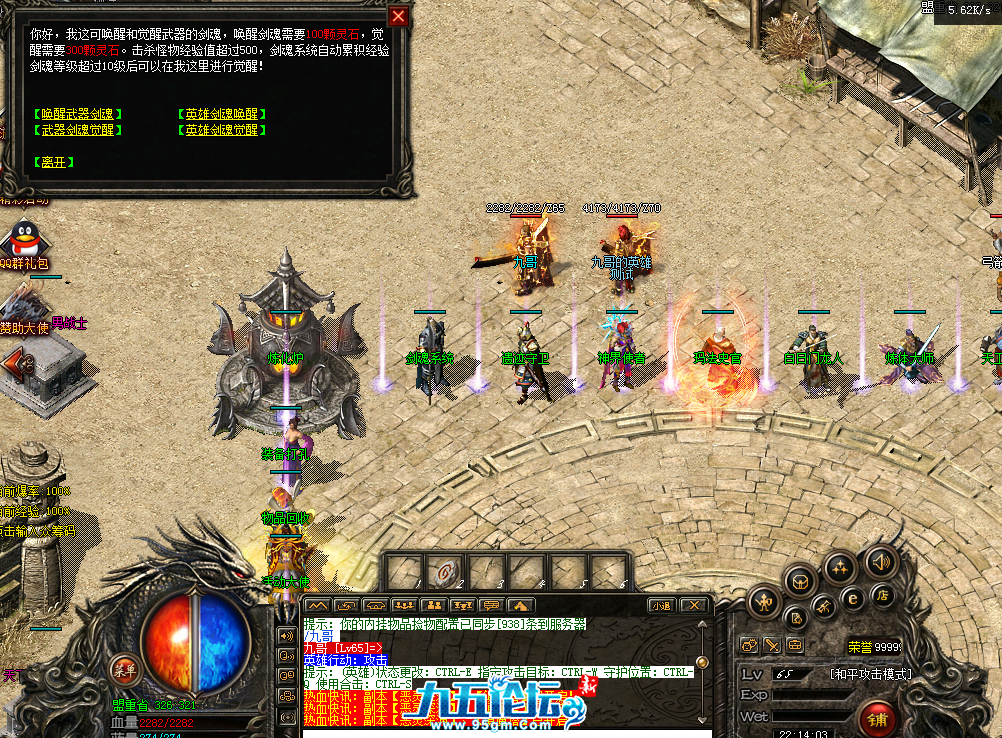Open the QQ礼包 penguin icon
1002x738 pixels.
[20, 240]
